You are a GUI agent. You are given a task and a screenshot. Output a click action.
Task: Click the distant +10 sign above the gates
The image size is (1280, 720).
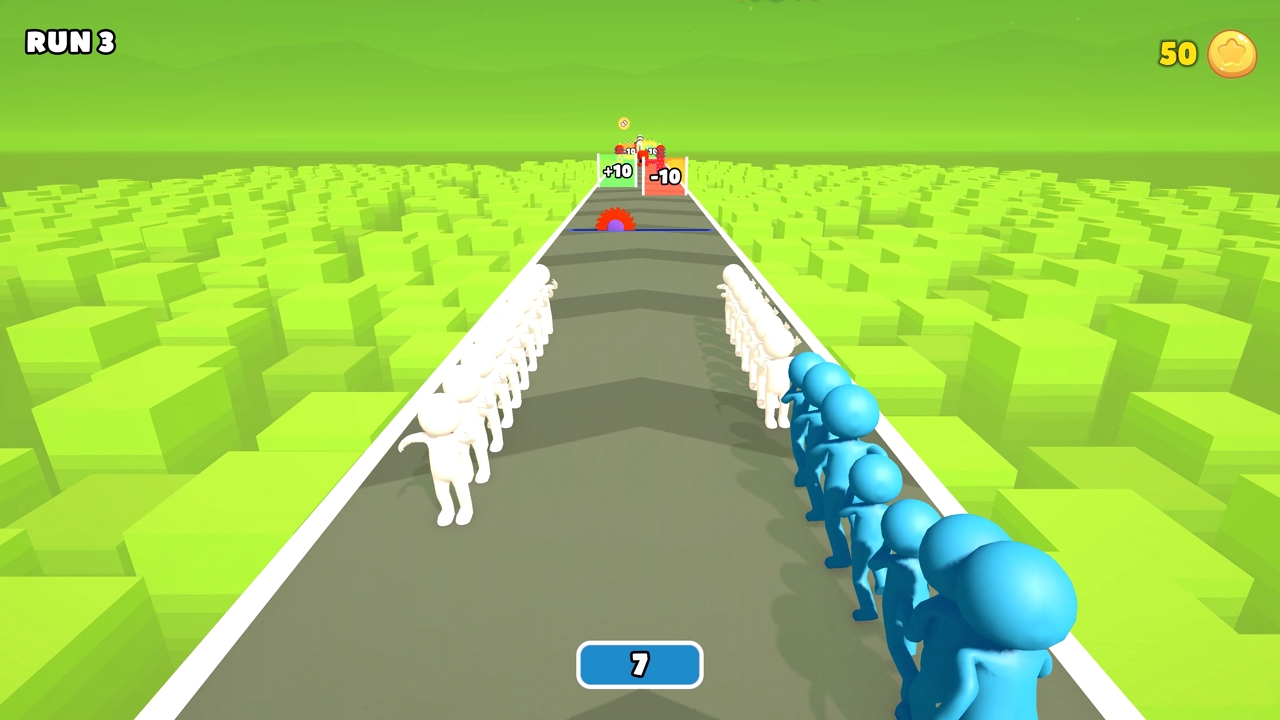coord(652,150)
